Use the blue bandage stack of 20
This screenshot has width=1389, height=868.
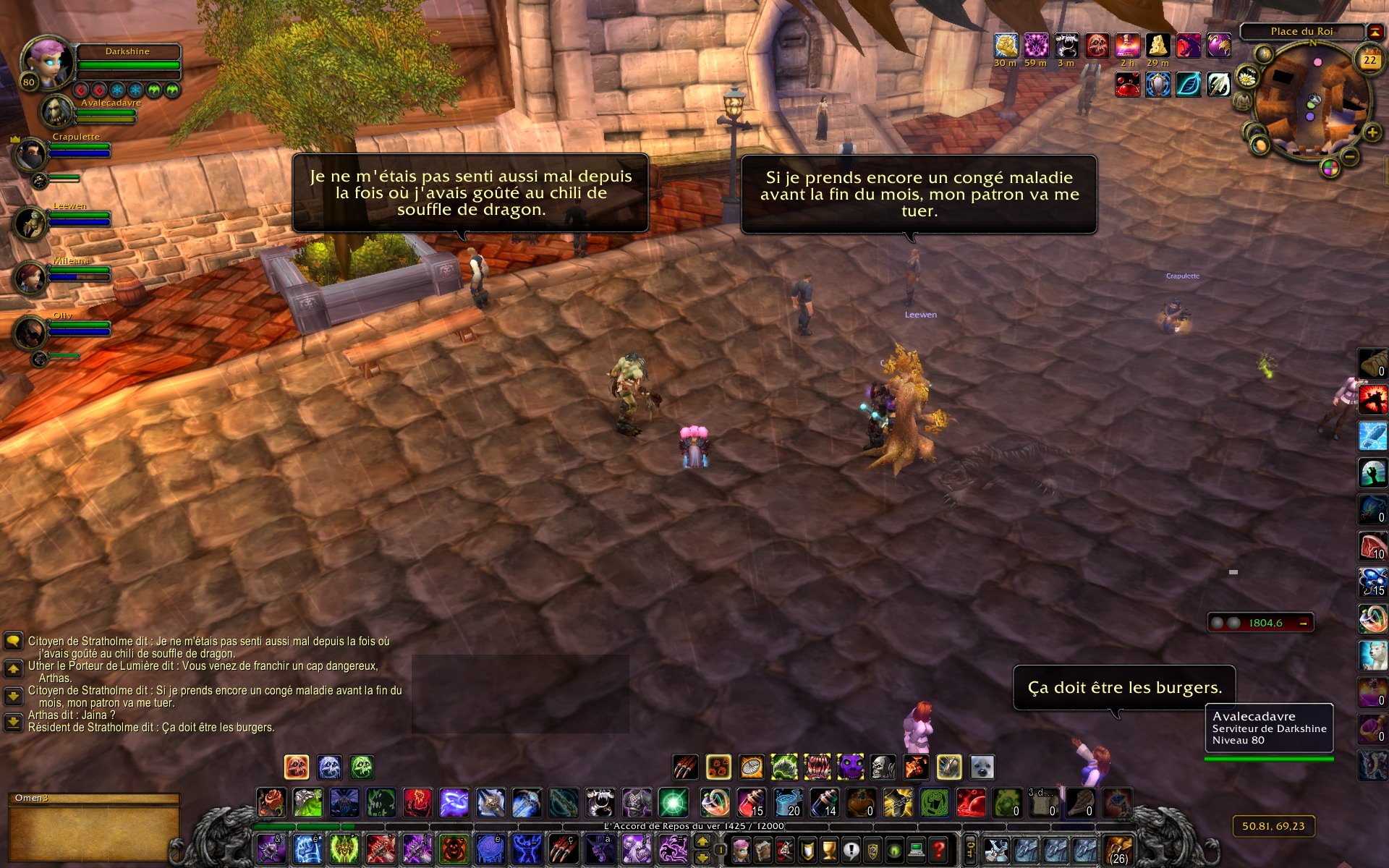click(788, 803)
